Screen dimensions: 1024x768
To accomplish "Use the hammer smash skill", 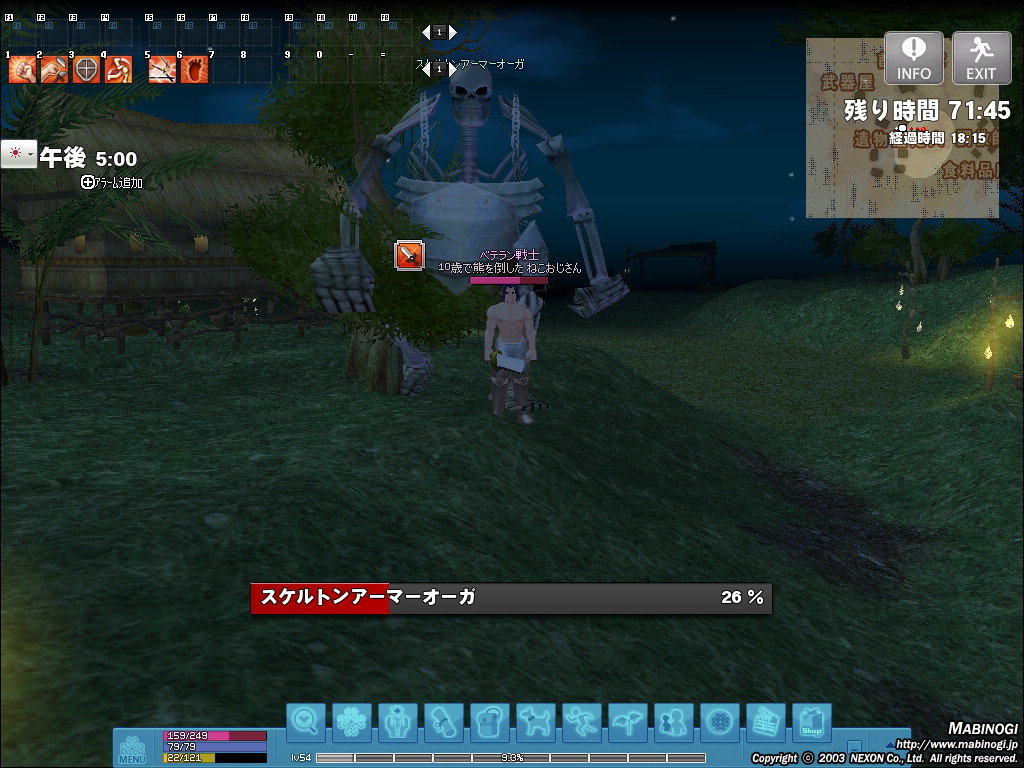I will 54,69.
